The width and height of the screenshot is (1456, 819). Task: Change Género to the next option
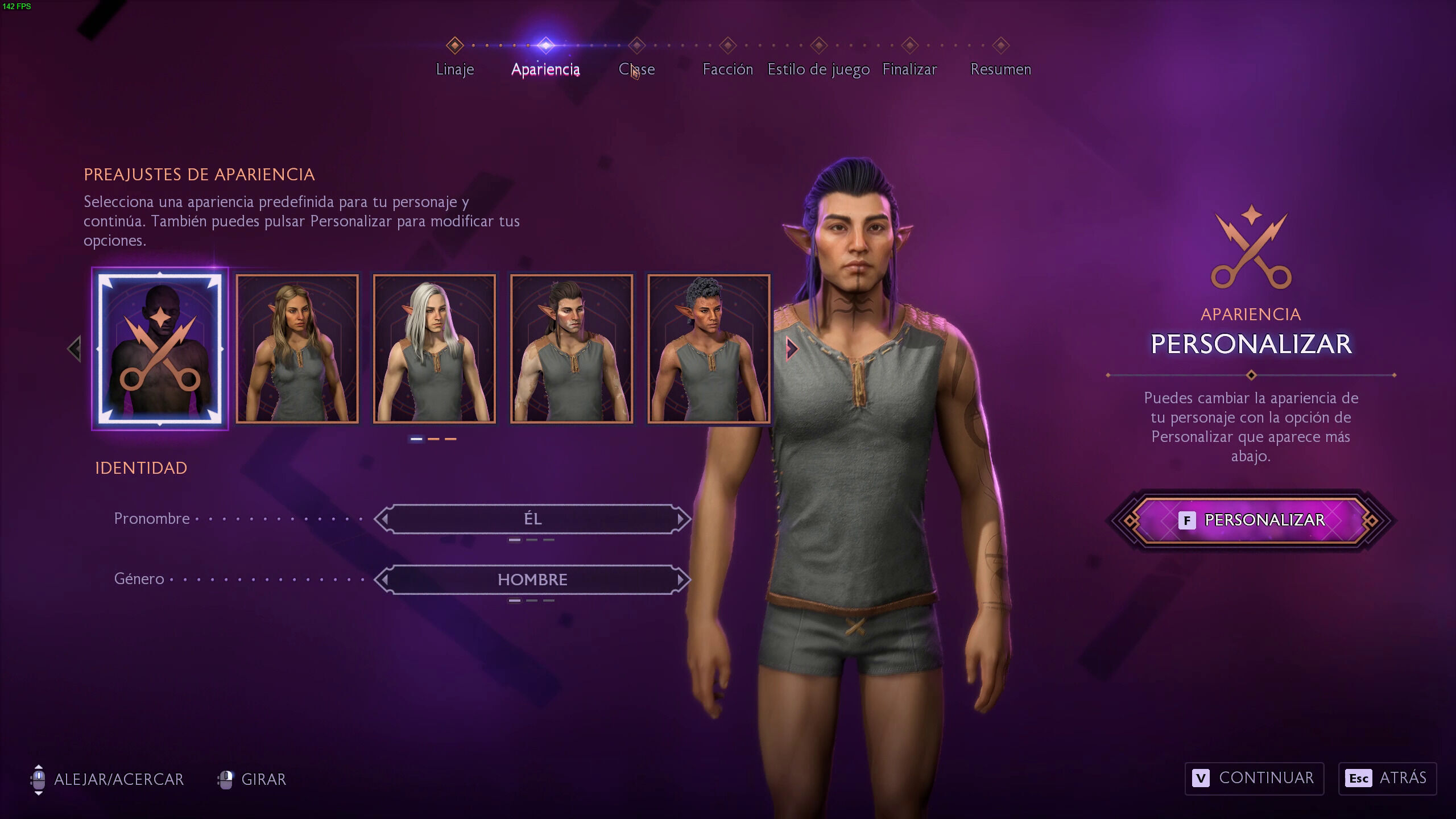681,580
